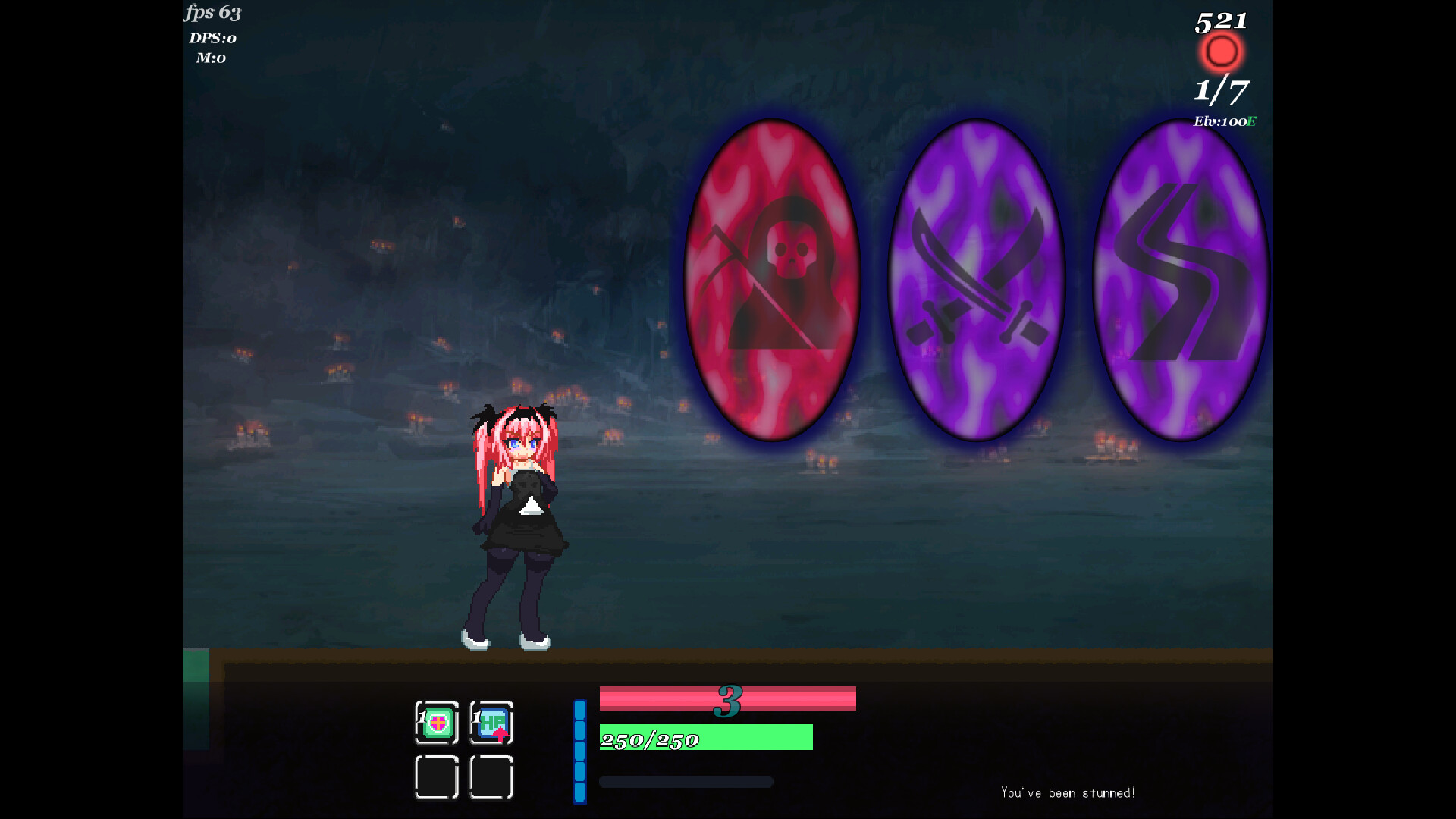The image size is (1456, 819).
Task: Click the red enemy bar showing 3
Action: (x=728, y=699)
